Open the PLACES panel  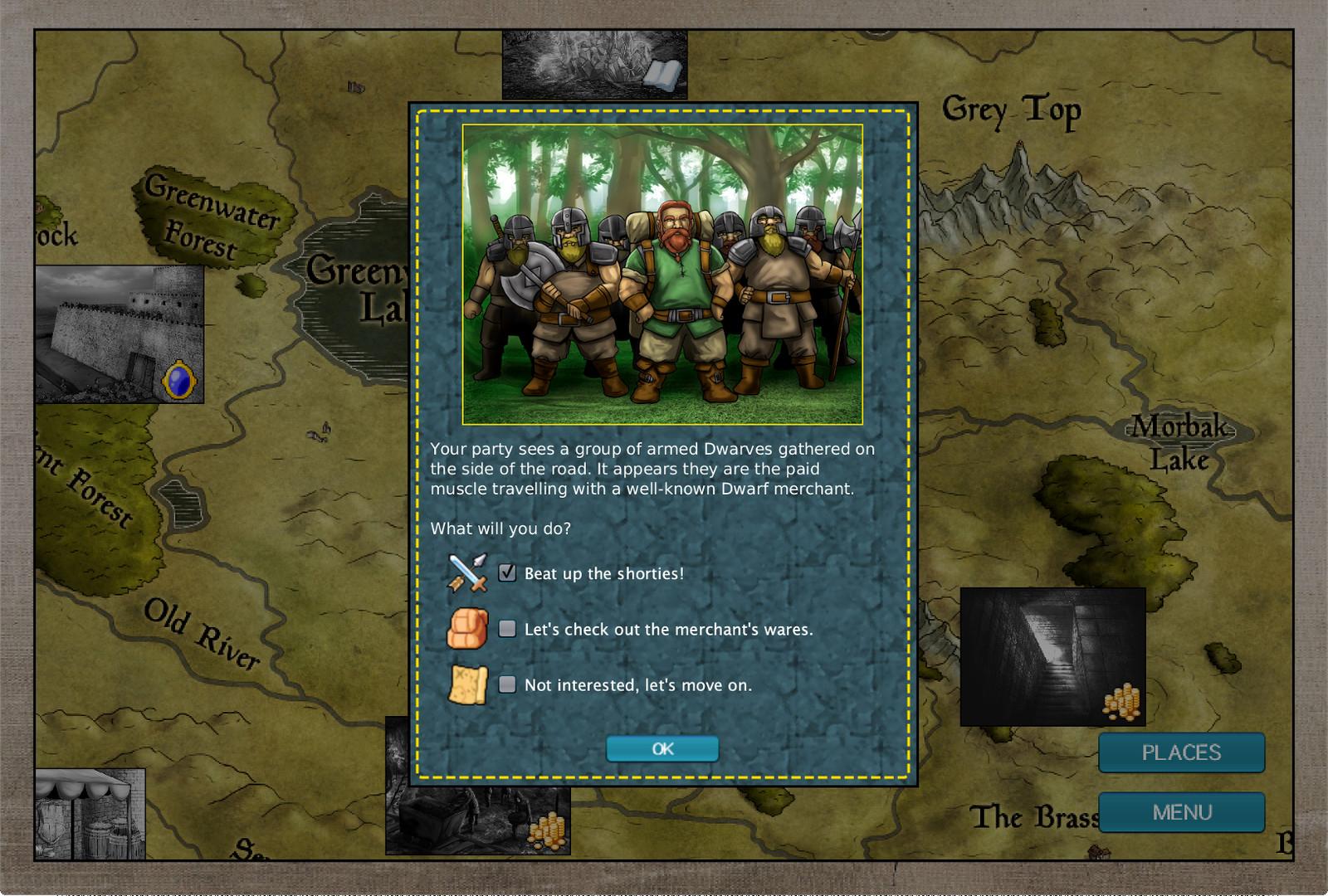point(1181,752)
